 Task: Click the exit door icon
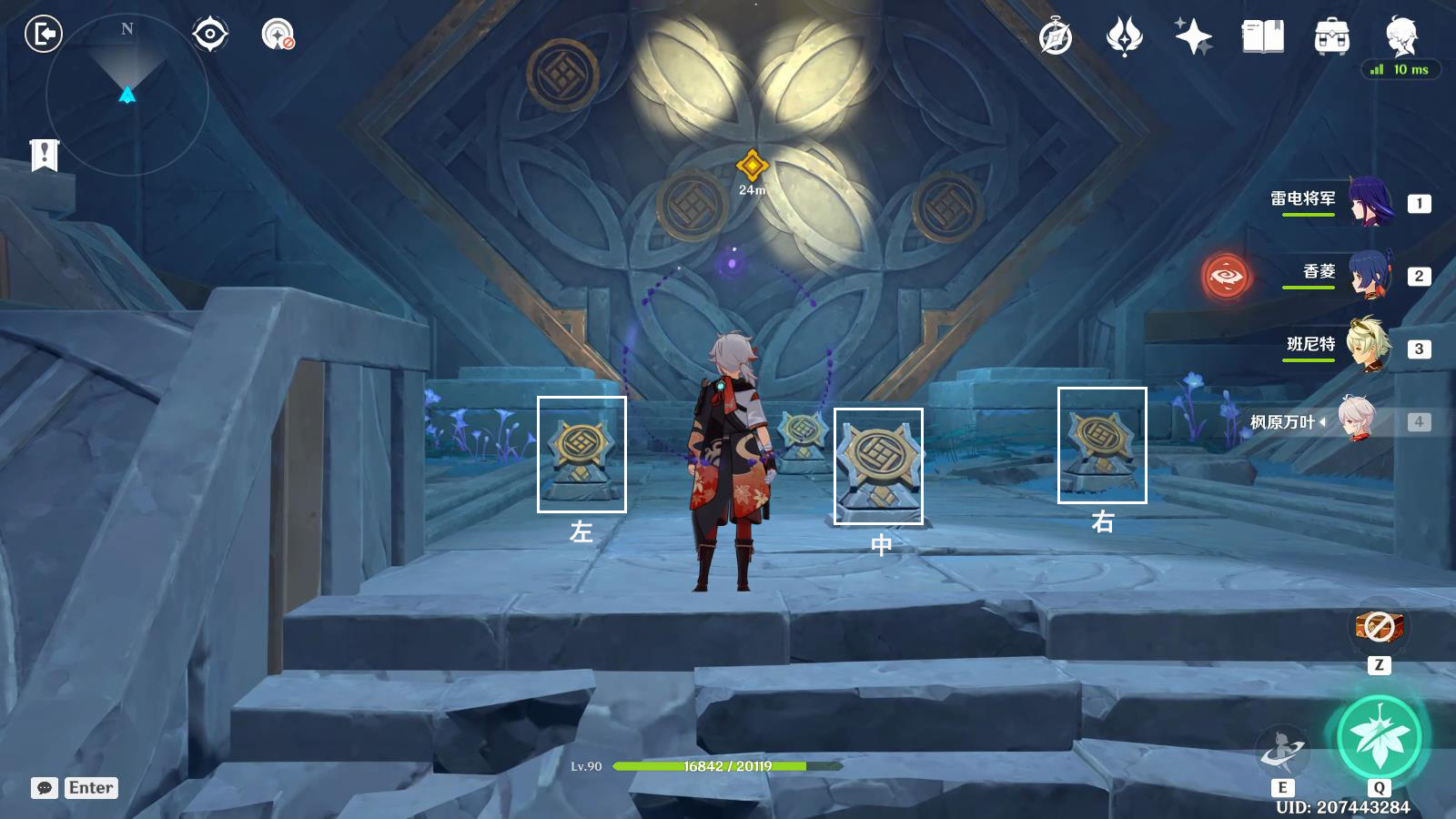(43, 35)
